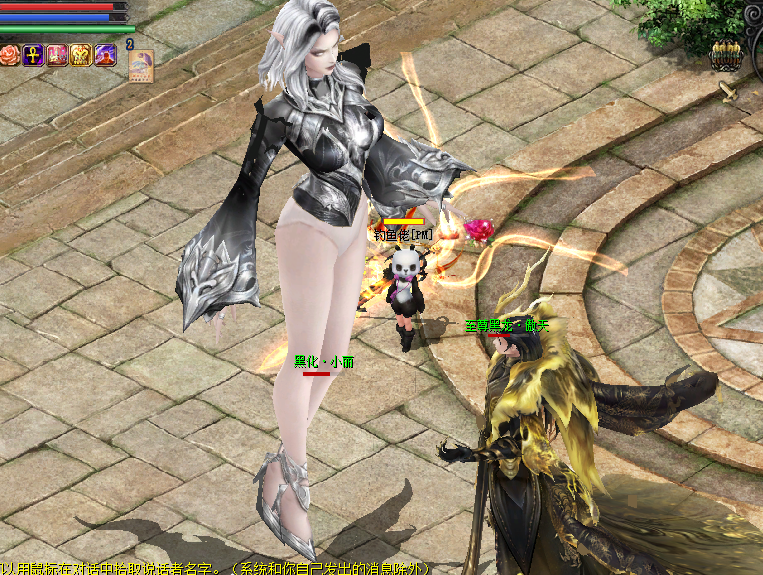Image resolution: width=763 pixels, height=575 pixels.
Task: Select the golden ankh icon
Action: tap(33, 55)
